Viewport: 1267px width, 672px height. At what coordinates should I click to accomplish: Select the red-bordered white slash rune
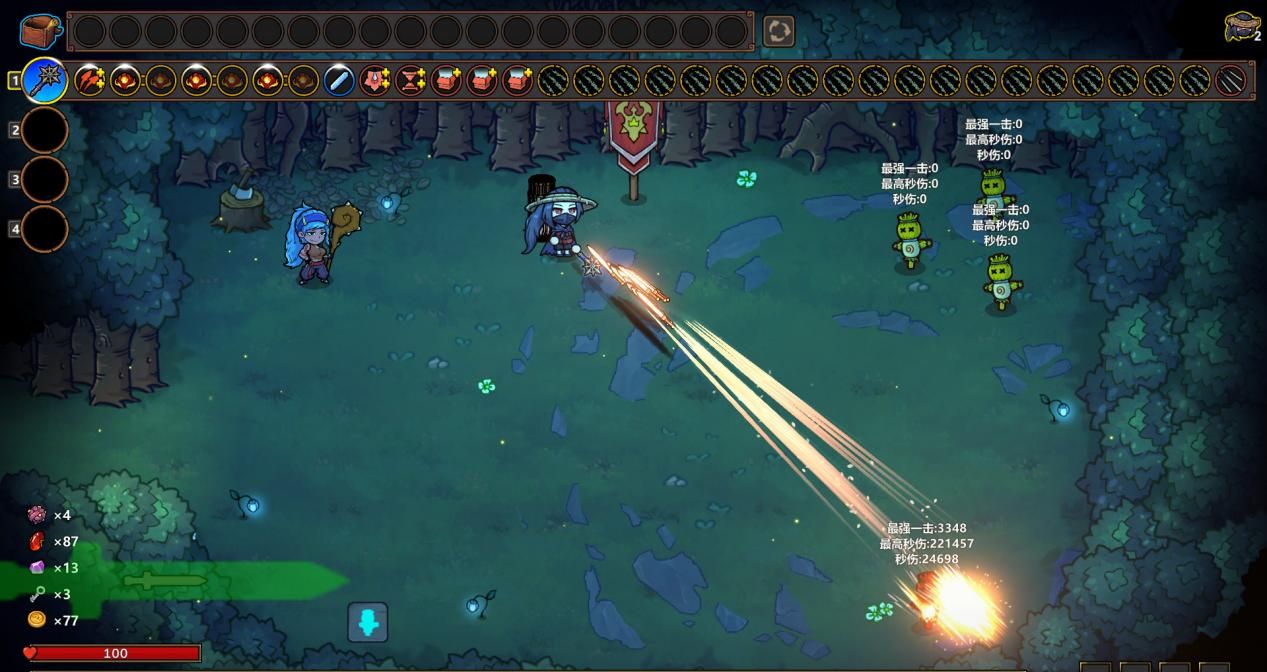coord(1230,80)
